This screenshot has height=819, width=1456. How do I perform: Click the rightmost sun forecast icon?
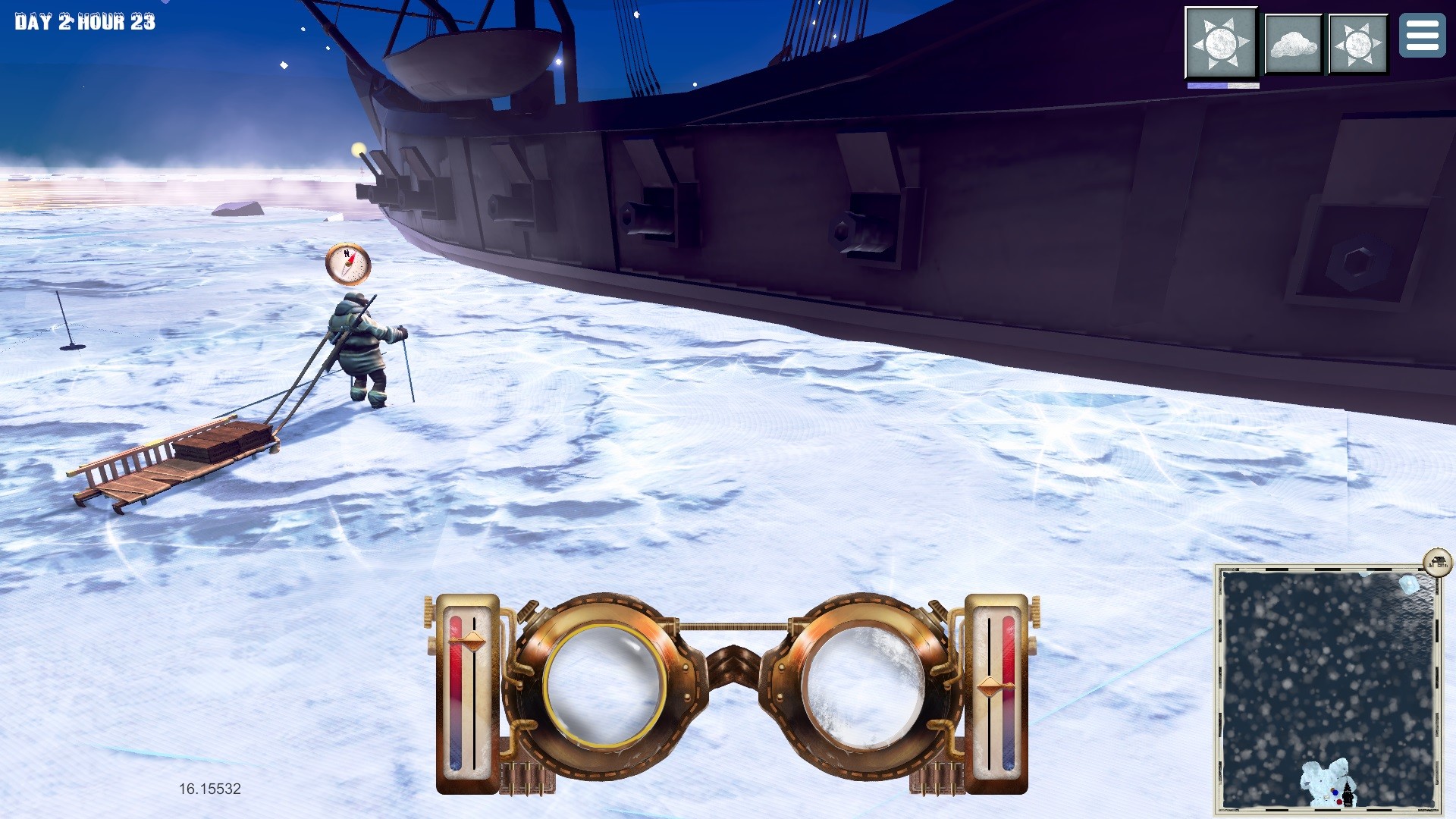click(x=1357, y=43)
